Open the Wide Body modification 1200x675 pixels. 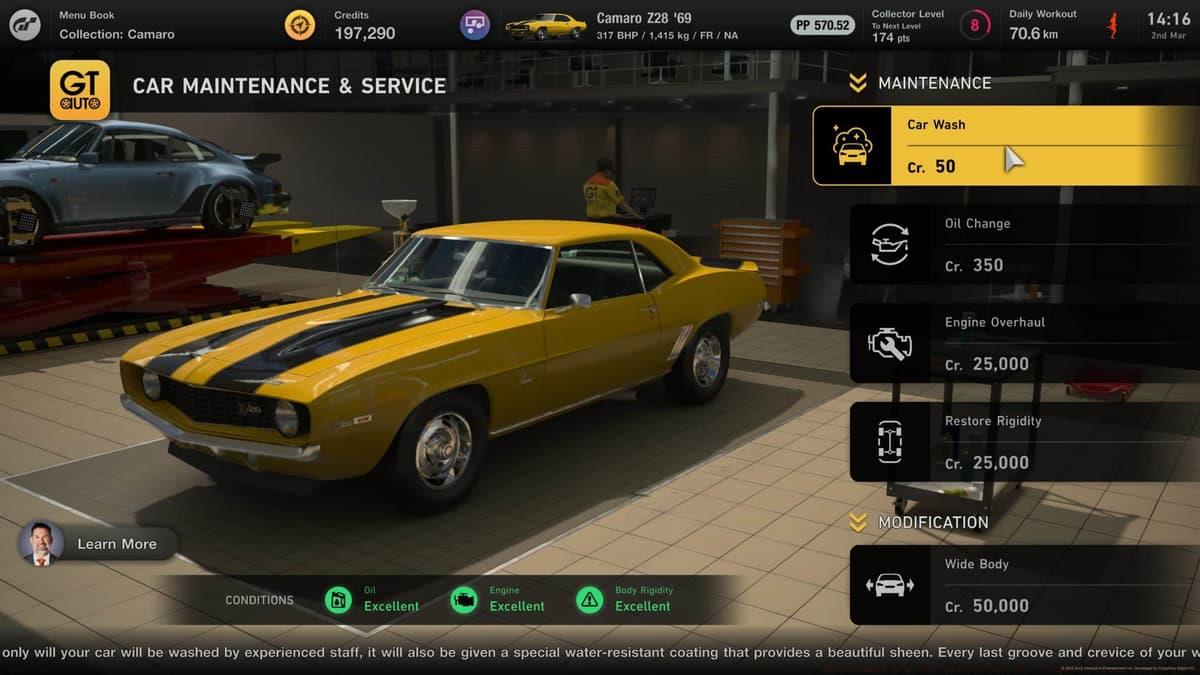click(x=1024, y=585)
